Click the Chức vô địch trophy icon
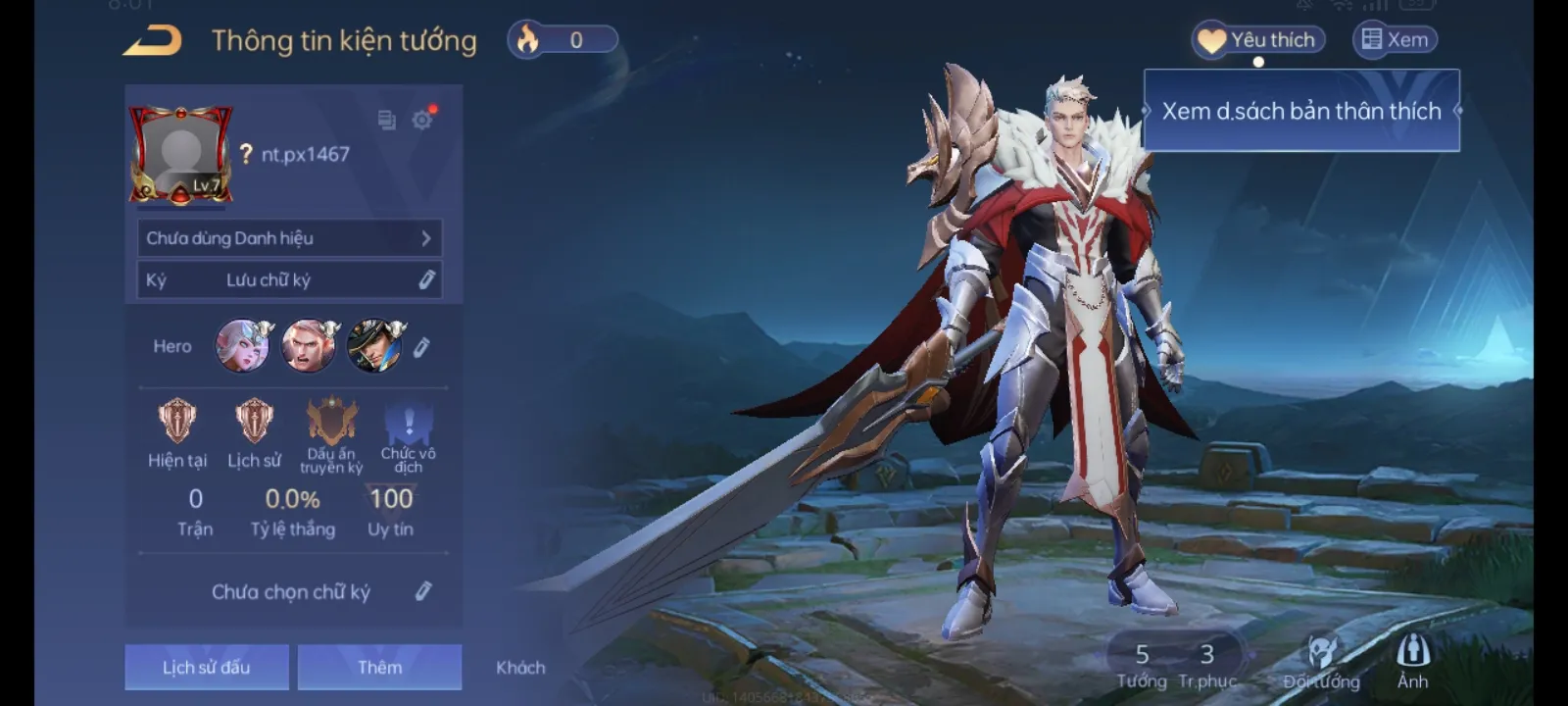1568x706 pixels. (x=408, y=422)
